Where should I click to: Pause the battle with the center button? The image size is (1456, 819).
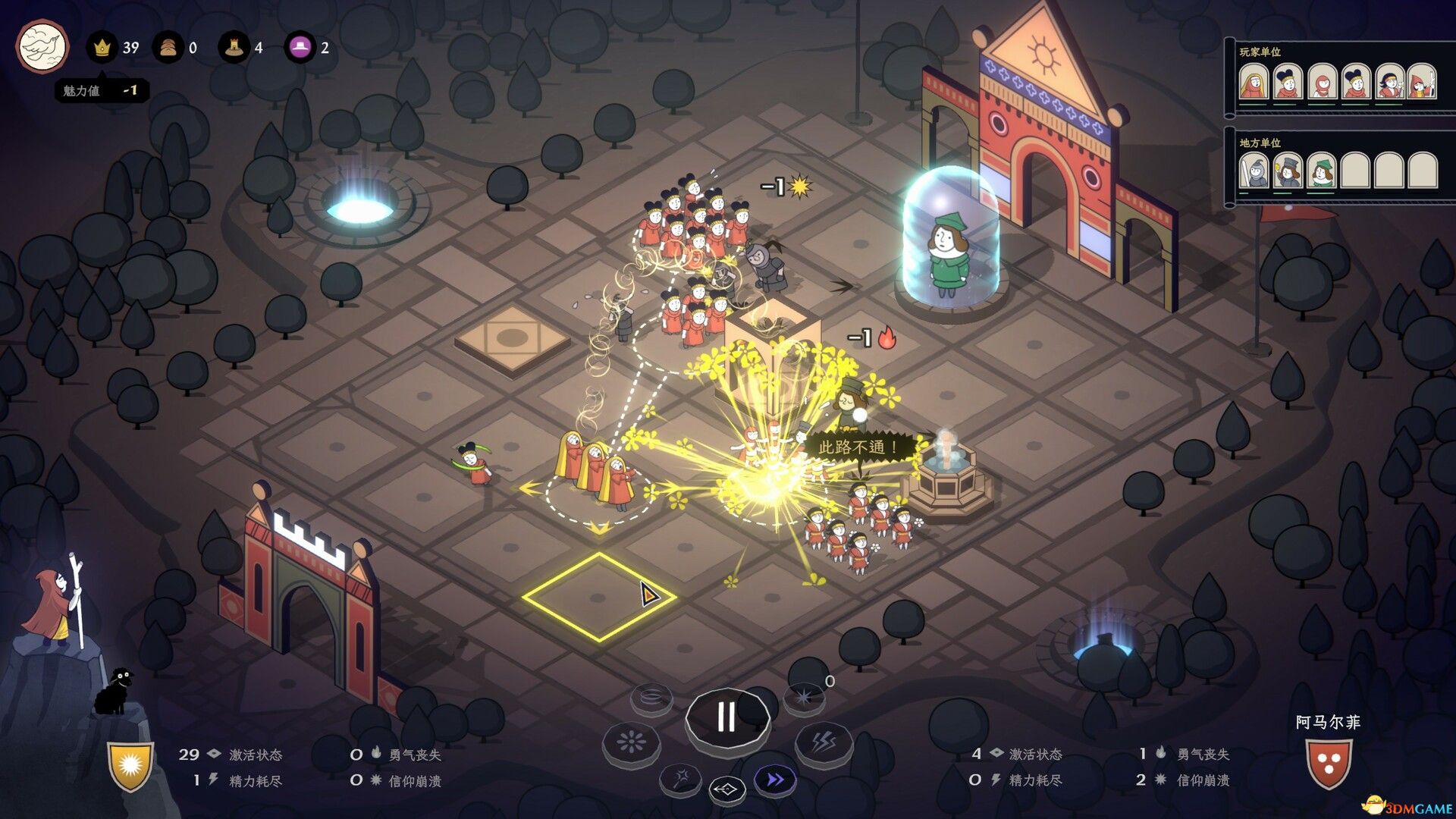[726, 717]
